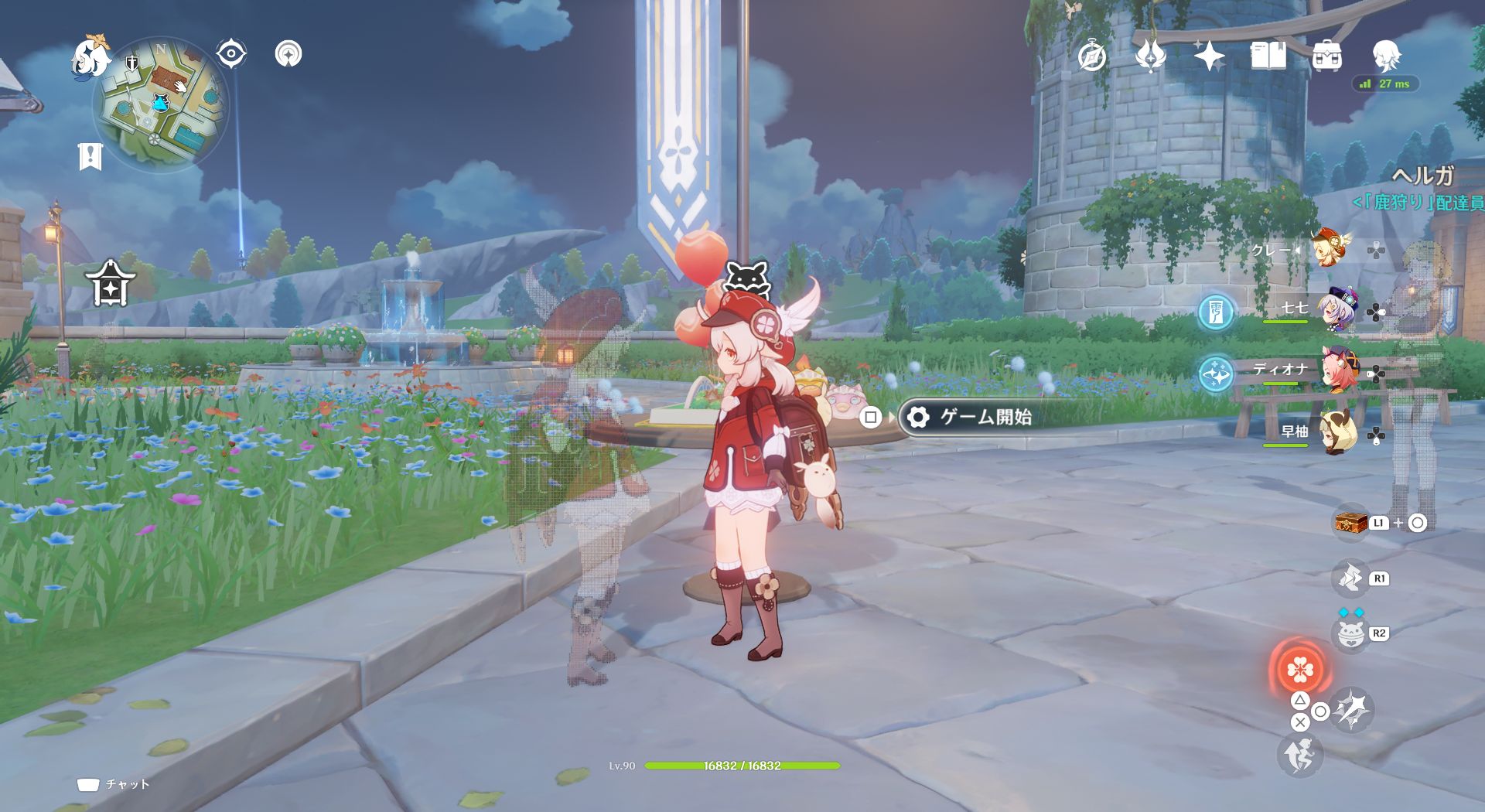Select ゲーム開始 to start the game
This screenshot has height=812, width=1485.
pos(985,418)
